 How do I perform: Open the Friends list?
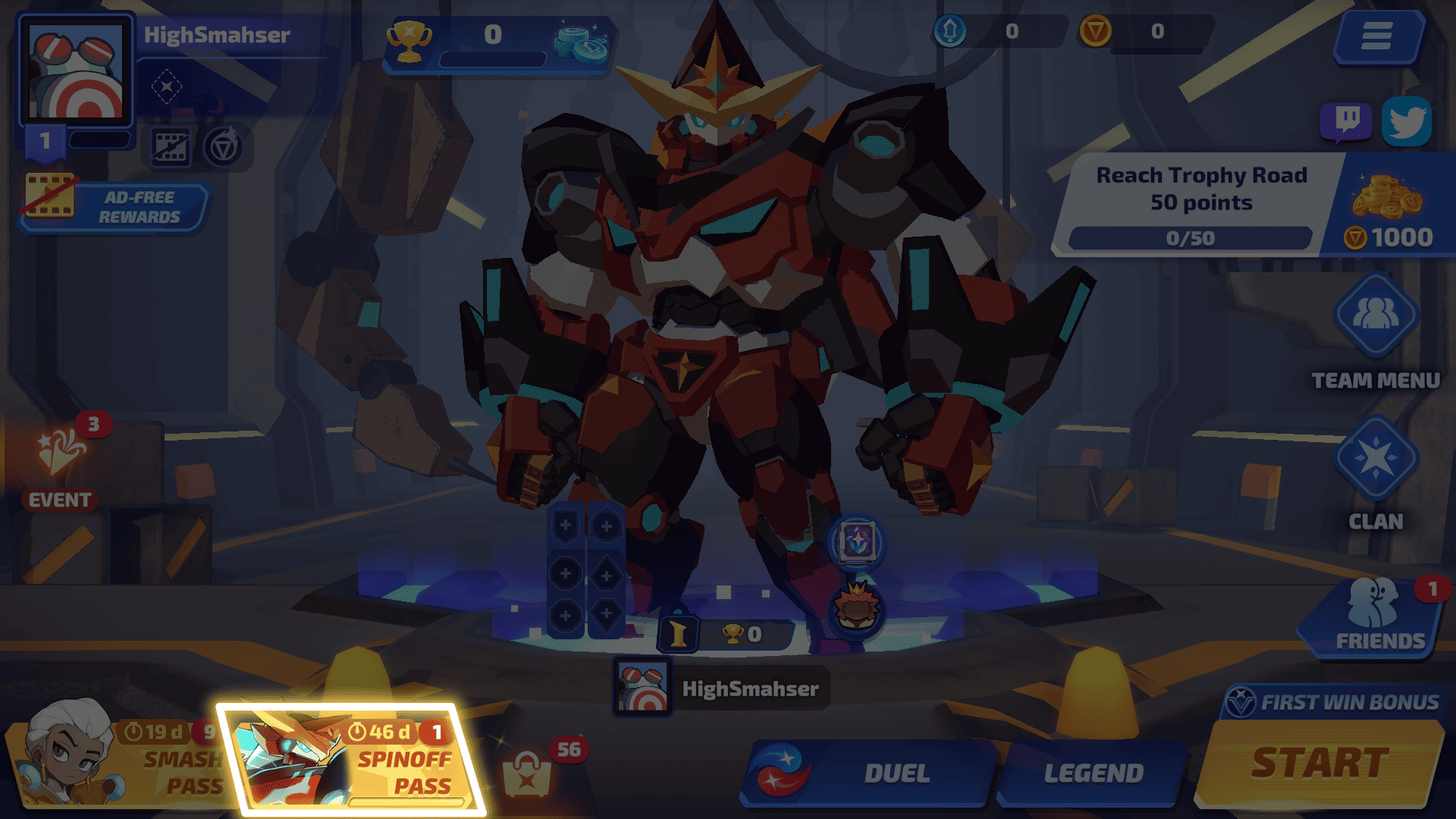coord(1374,616)
